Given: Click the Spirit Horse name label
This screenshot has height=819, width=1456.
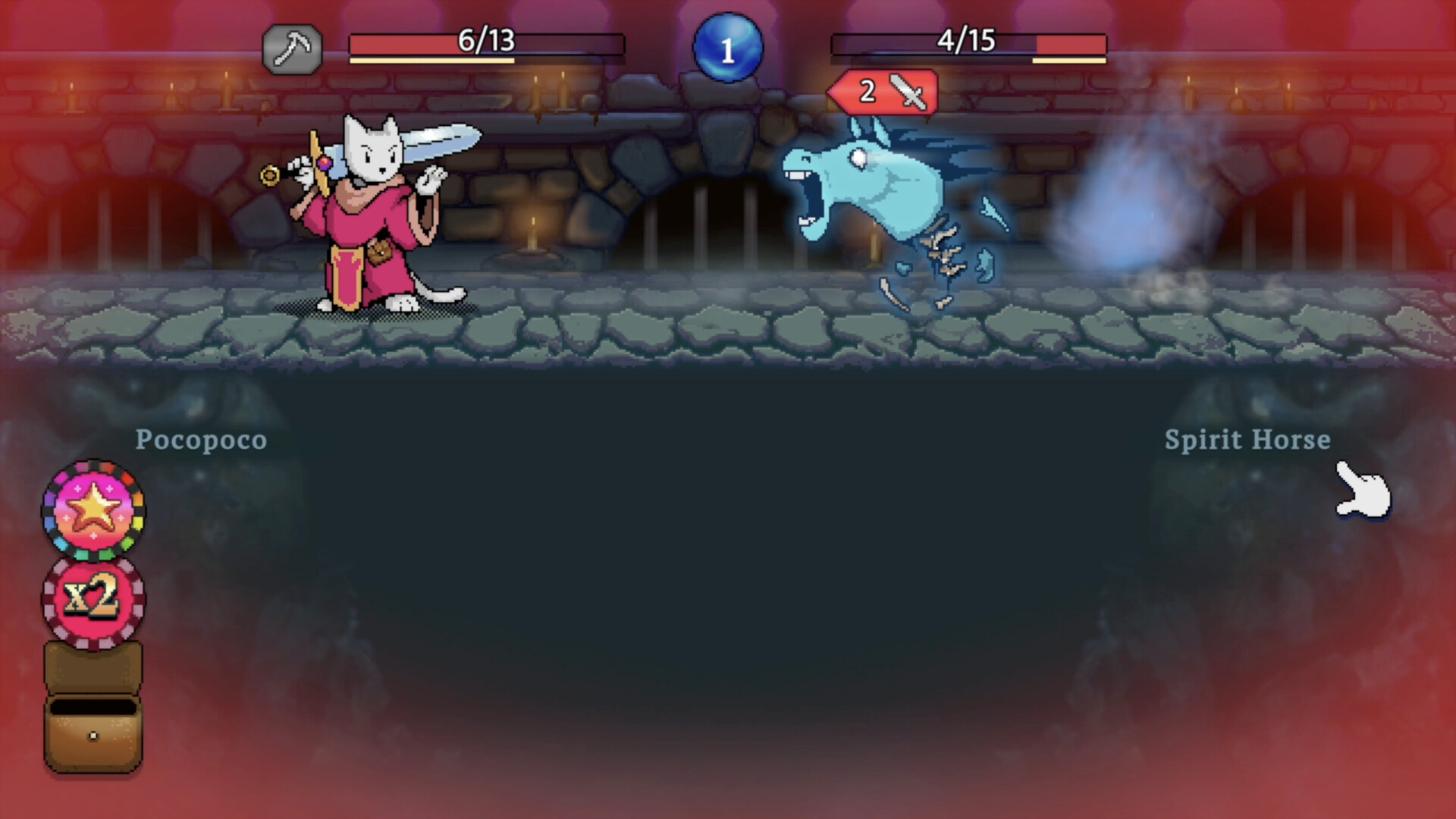Looking at the screenshot, I should coord(1246,440).
